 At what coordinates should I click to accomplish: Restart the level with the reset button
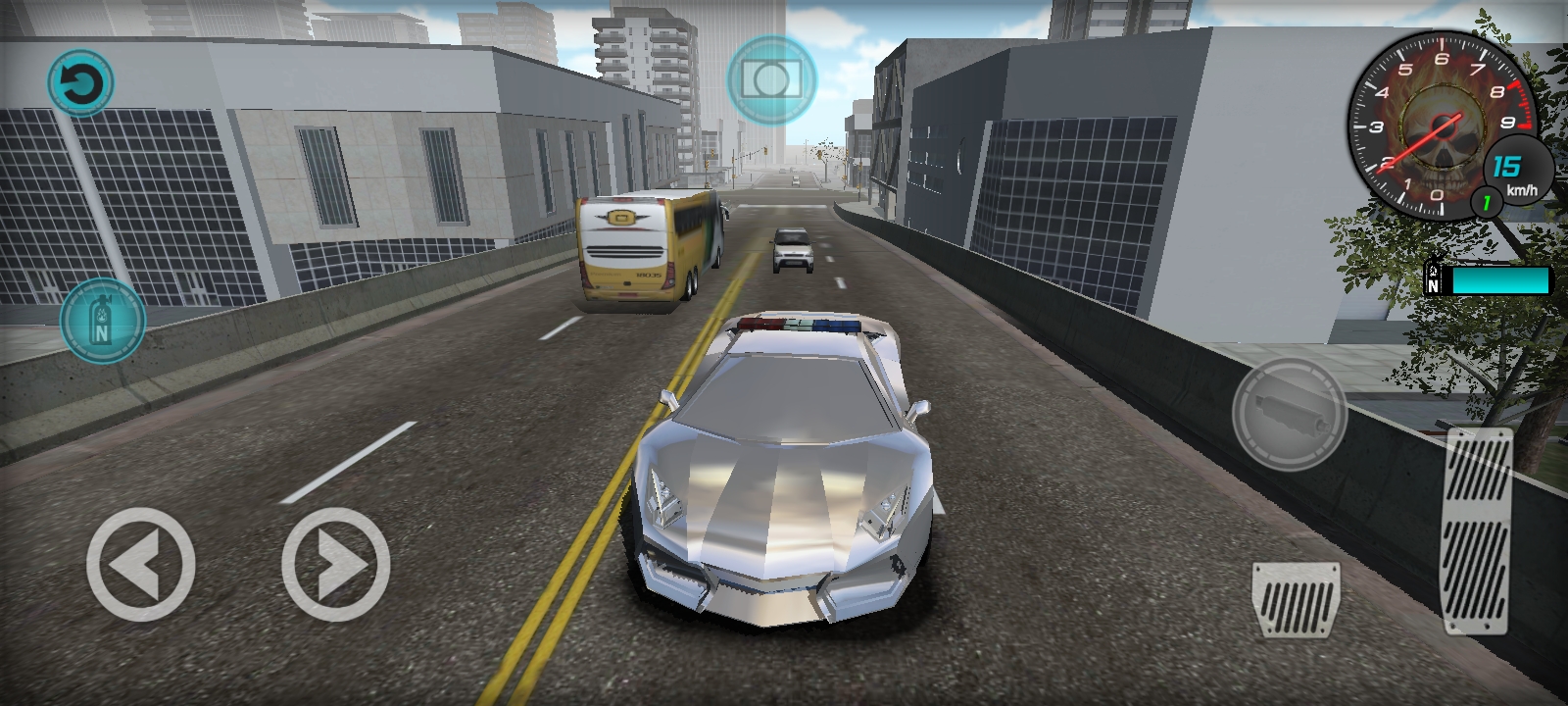82,82
